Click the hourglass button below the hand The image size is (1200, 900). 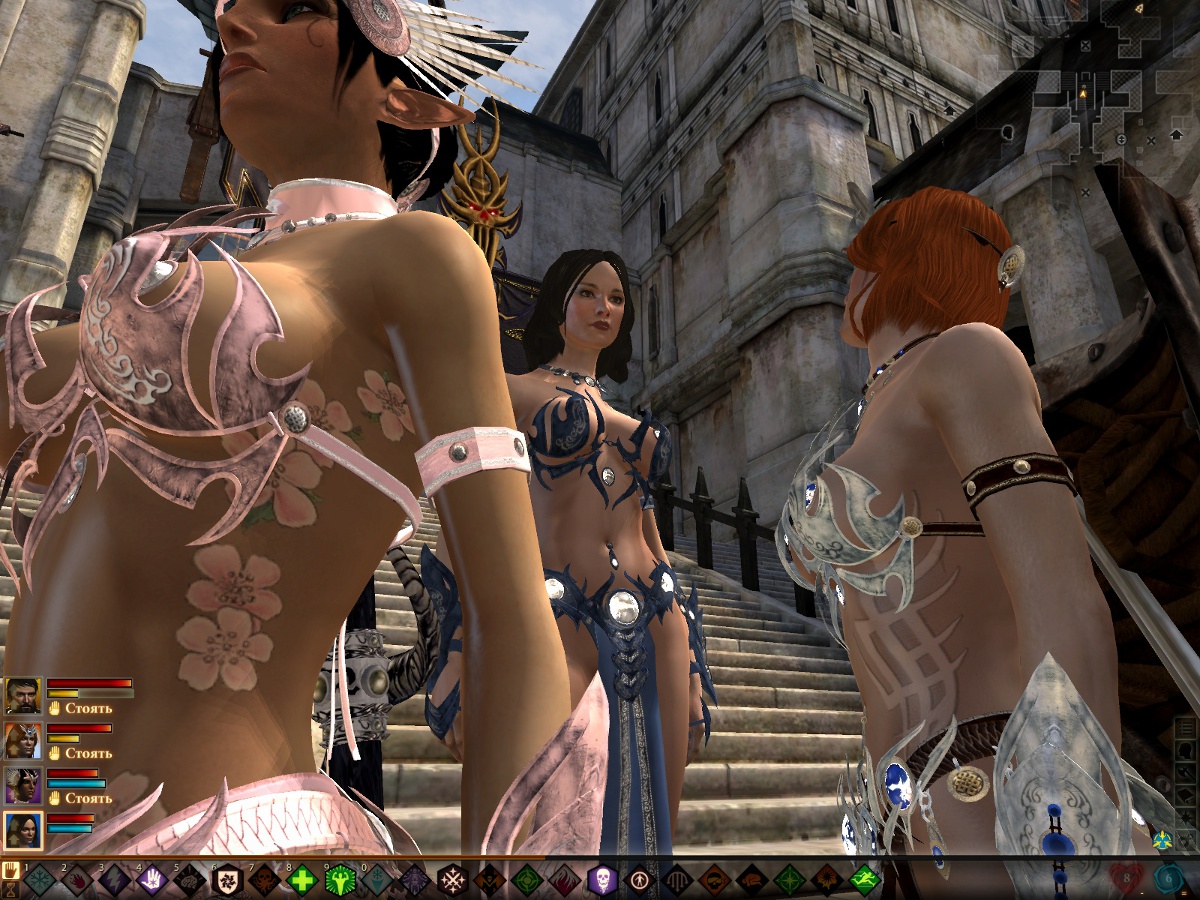point(11,889)
